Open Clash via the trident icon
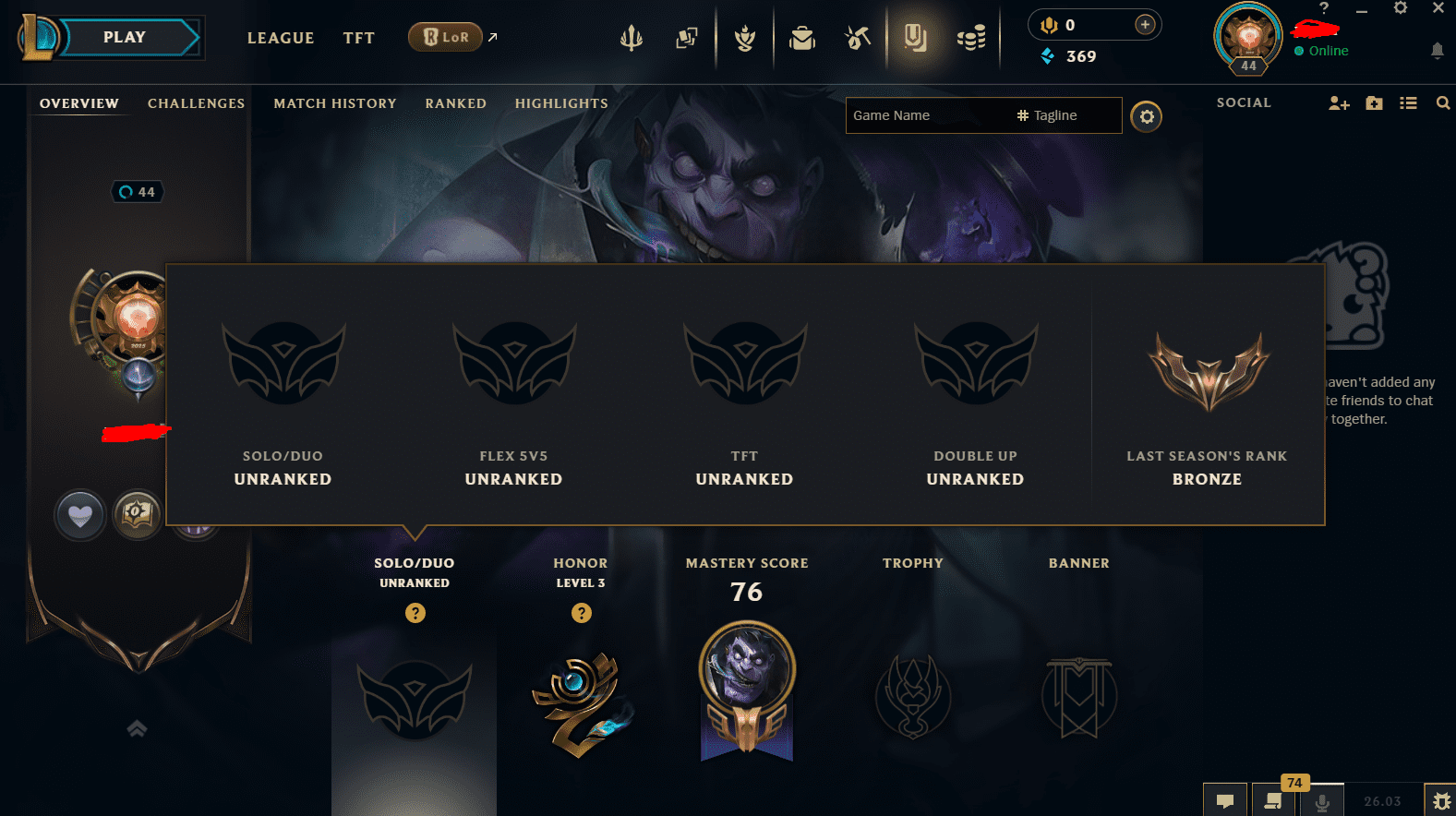This screenshot has width=1456, height=816. pos(631,38)
